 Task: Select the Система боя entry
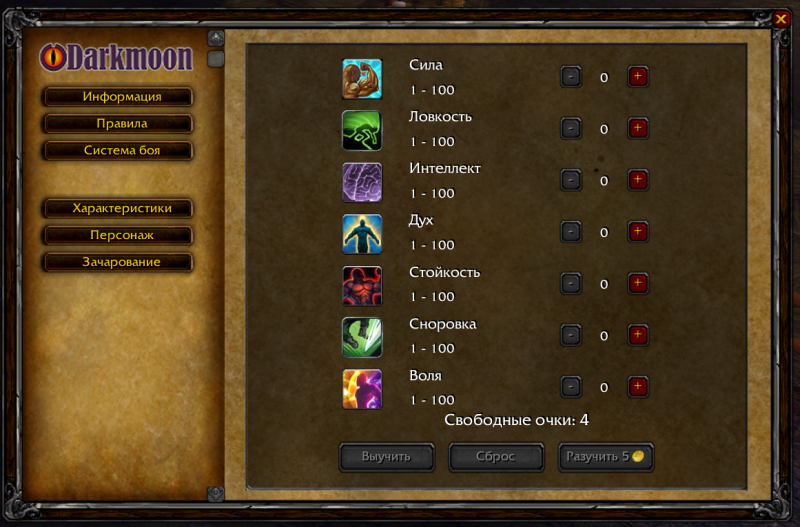118,151
